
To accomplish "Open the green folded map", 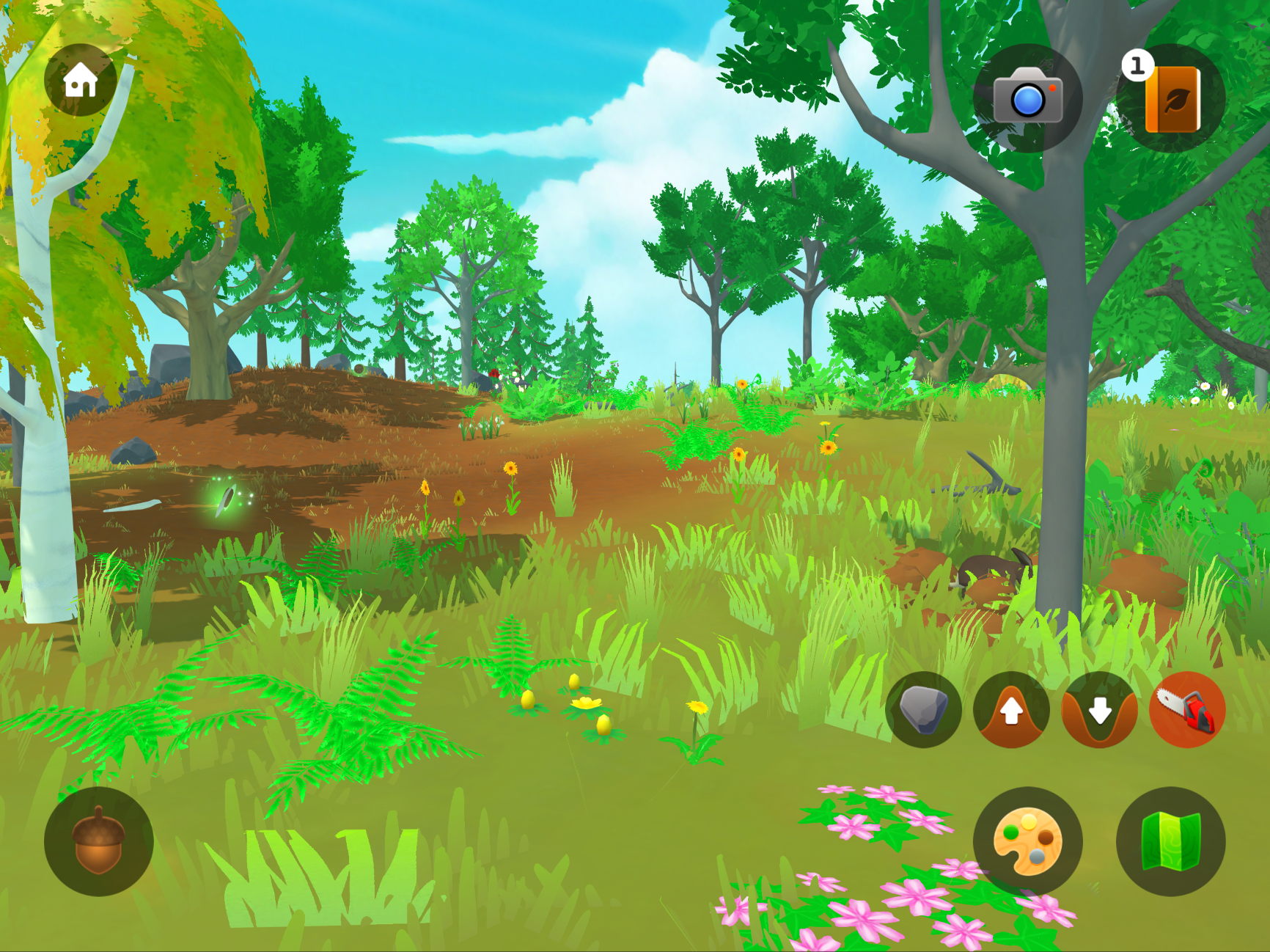I will [x=1170, y=841].
